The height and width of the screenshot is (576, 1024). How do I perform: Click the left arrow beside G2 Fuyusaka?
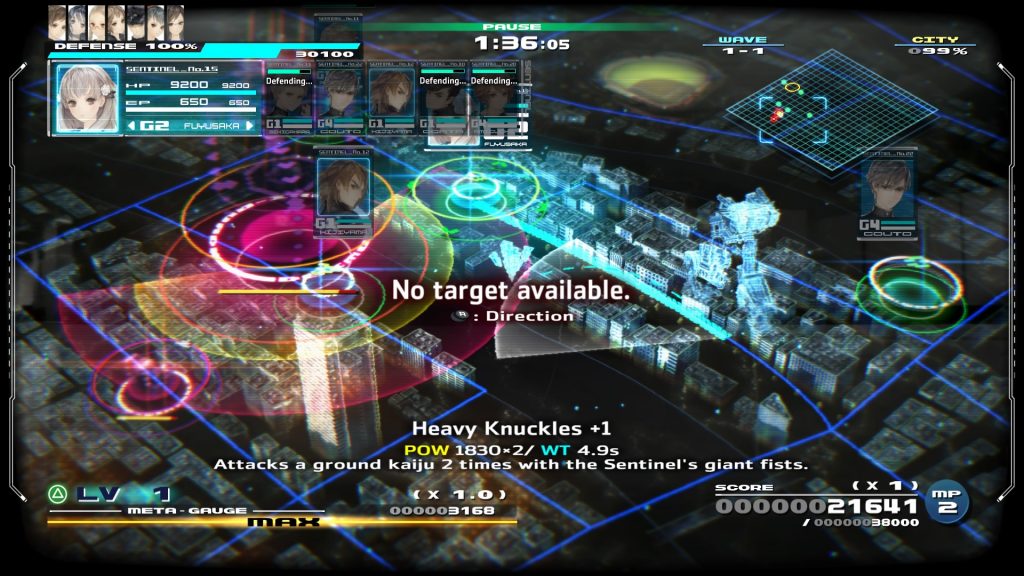132,126
